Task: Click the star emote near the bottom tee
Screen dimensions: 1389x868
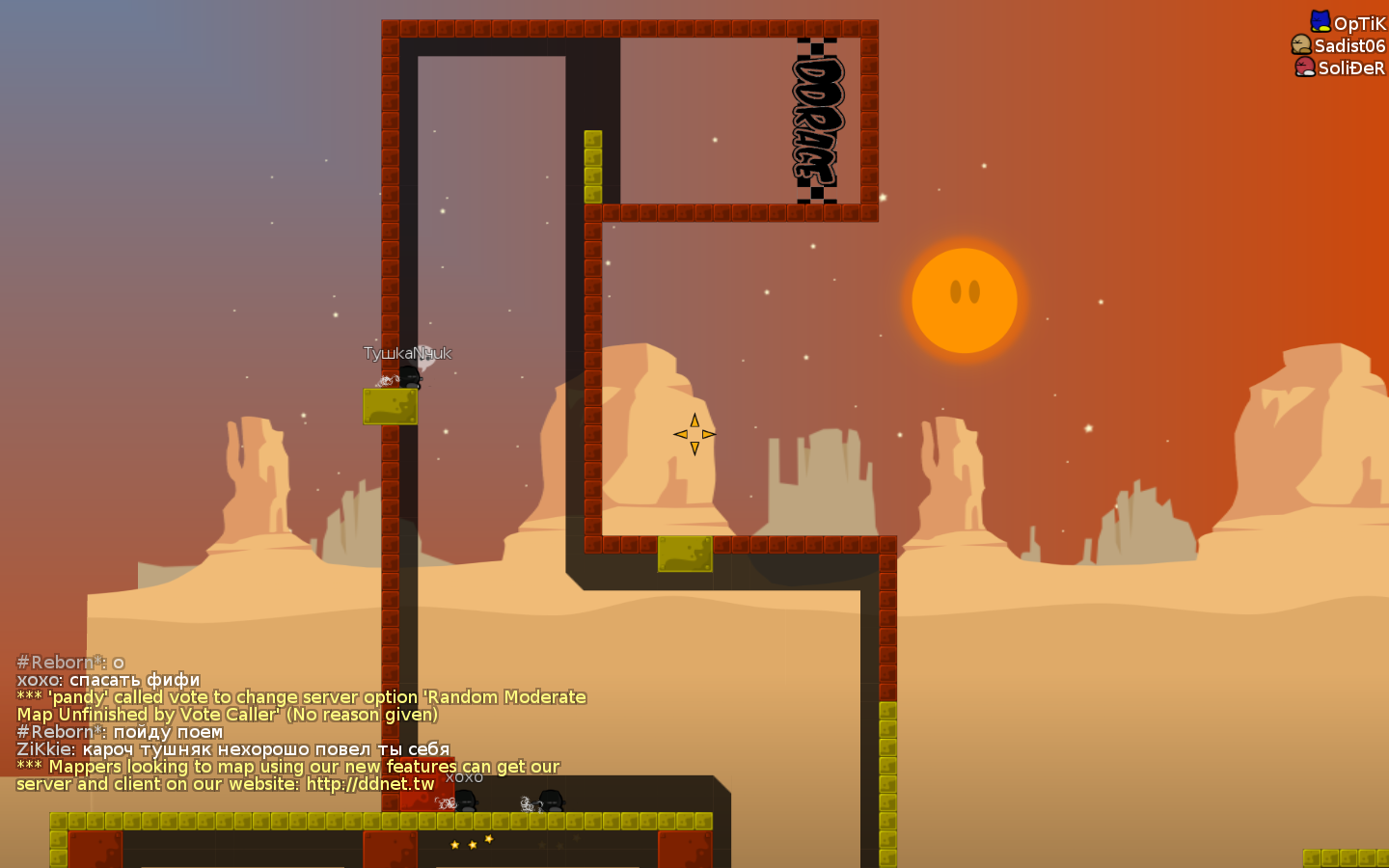Action: 472,840
